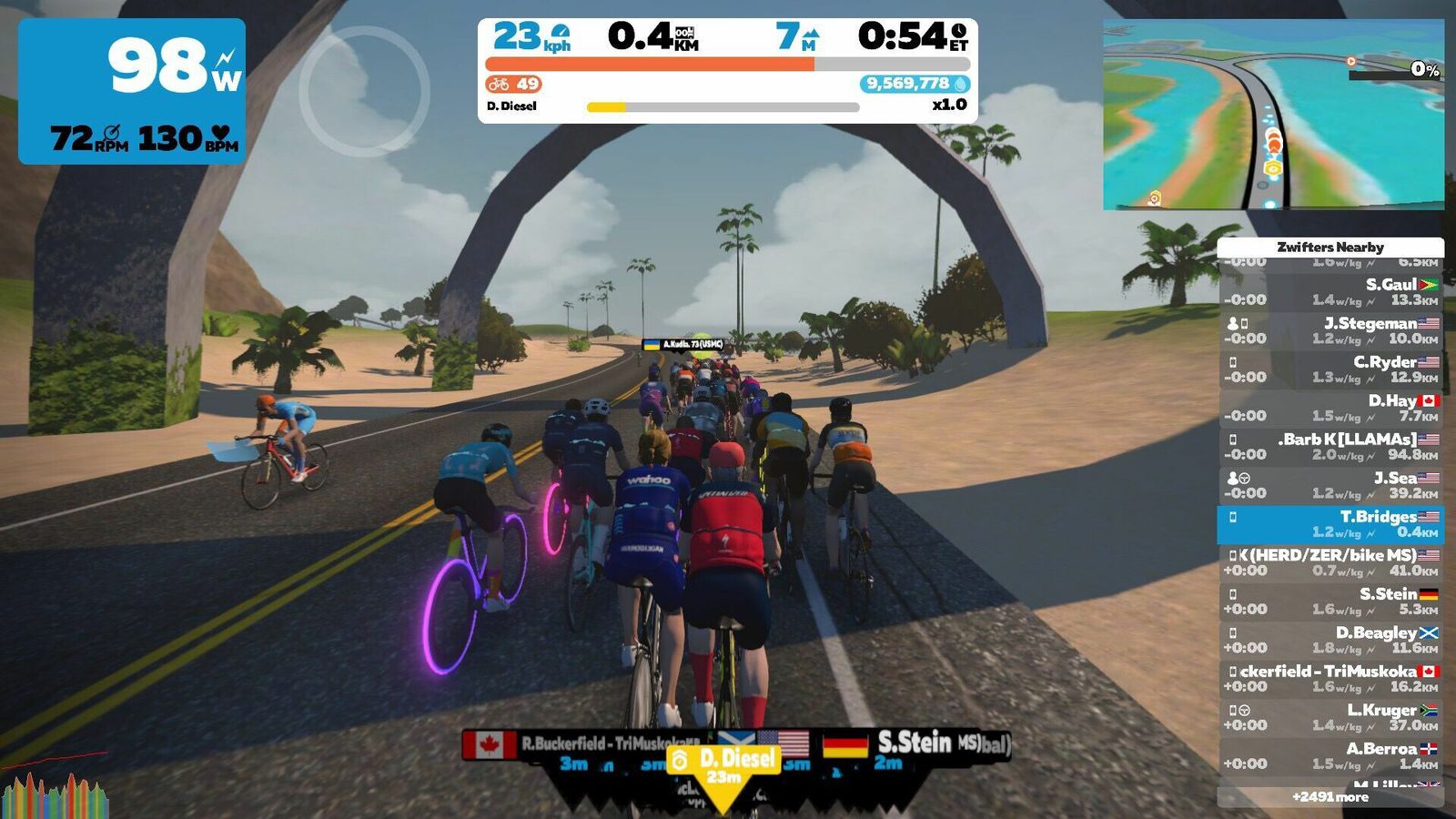Click the empty power-up ring

pyautogui.click(x=364, y=91)
